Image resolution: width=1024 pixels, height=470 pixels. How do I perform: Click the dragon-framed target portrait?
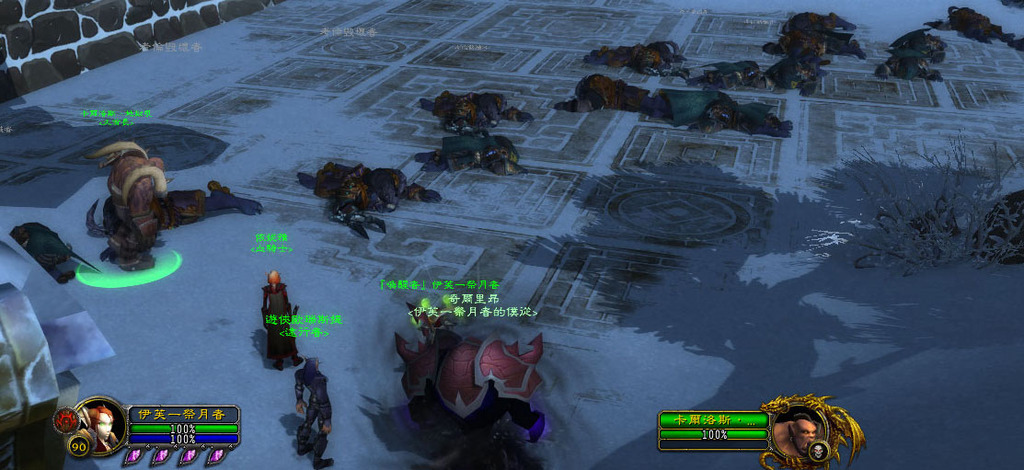click(797, 428)
